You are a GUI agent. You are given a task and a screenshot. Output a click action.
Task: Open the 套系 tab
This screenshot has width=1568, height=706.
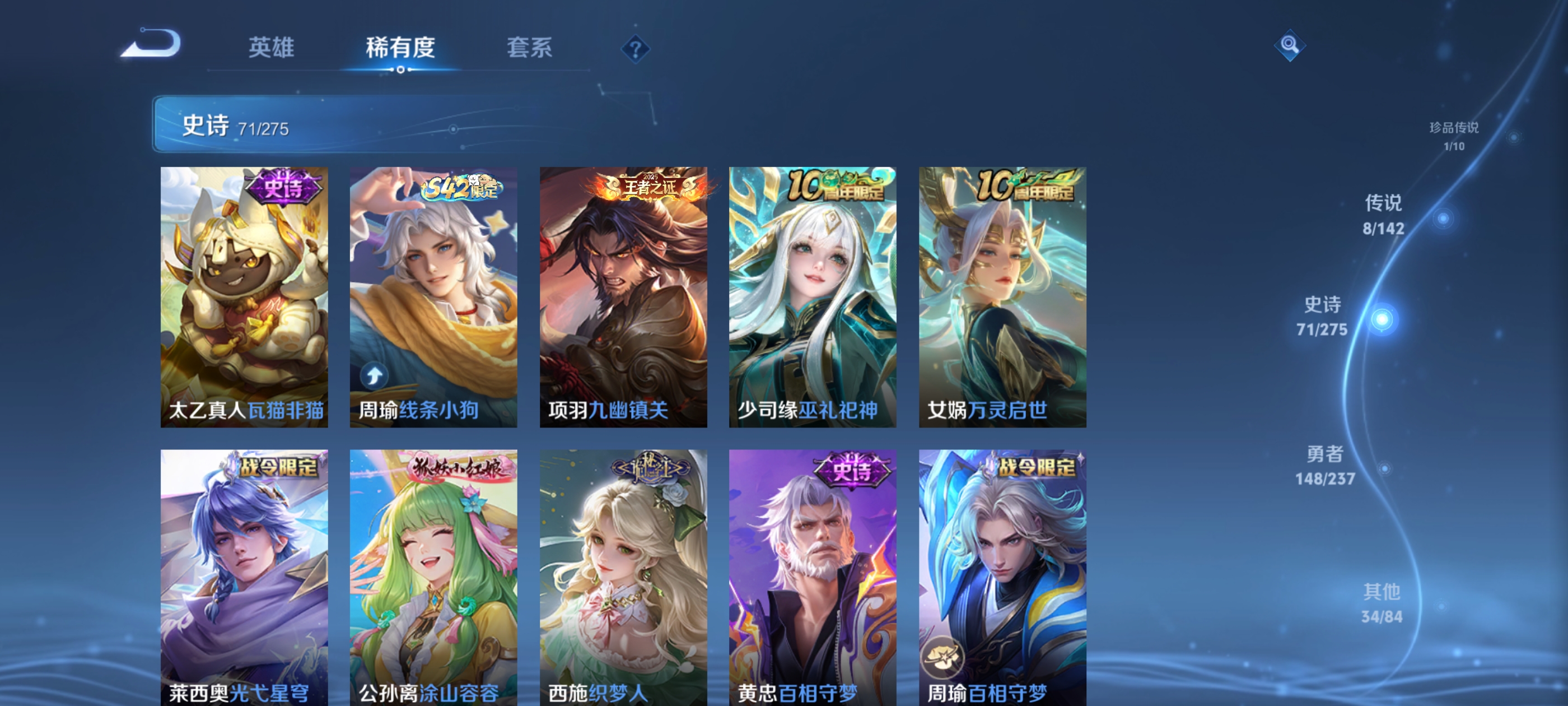pos(530,48)
